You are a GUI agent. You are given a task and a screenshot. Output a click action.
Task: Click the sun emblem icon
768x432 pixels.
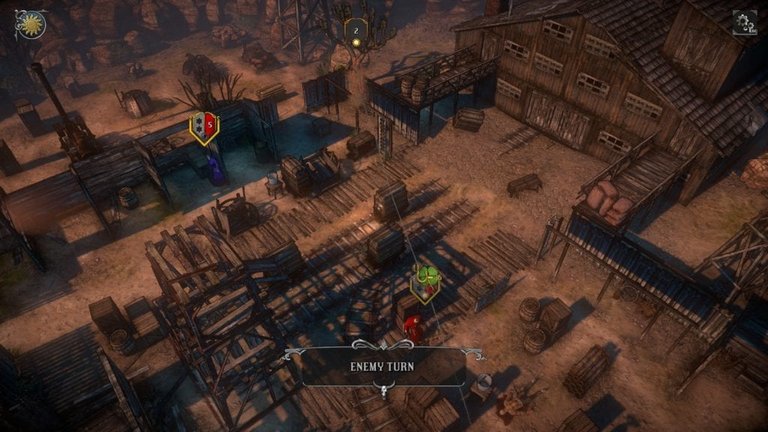(31, 24)
